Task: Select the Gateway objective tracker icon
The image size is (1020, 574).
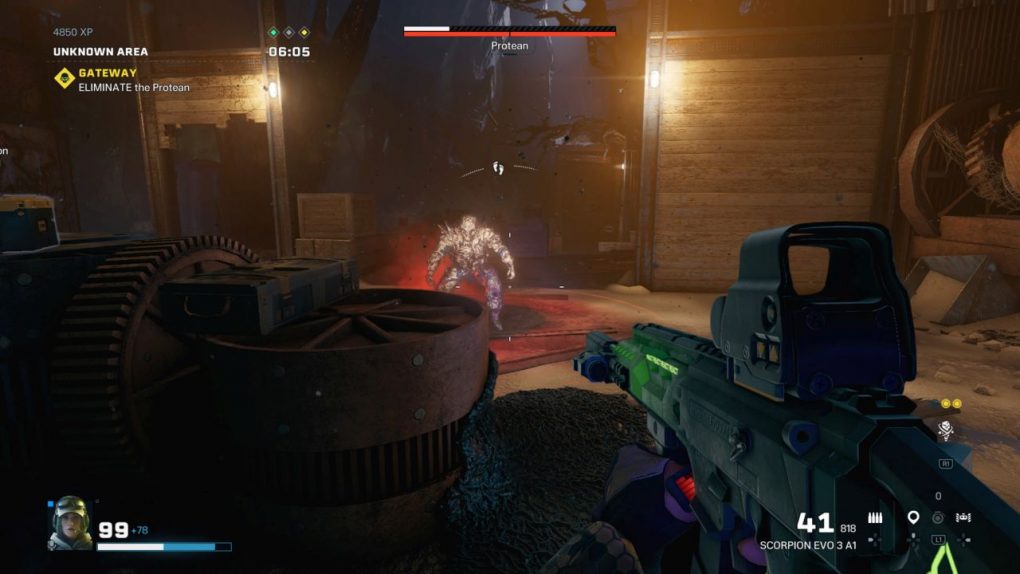Action: click(64, 79)
